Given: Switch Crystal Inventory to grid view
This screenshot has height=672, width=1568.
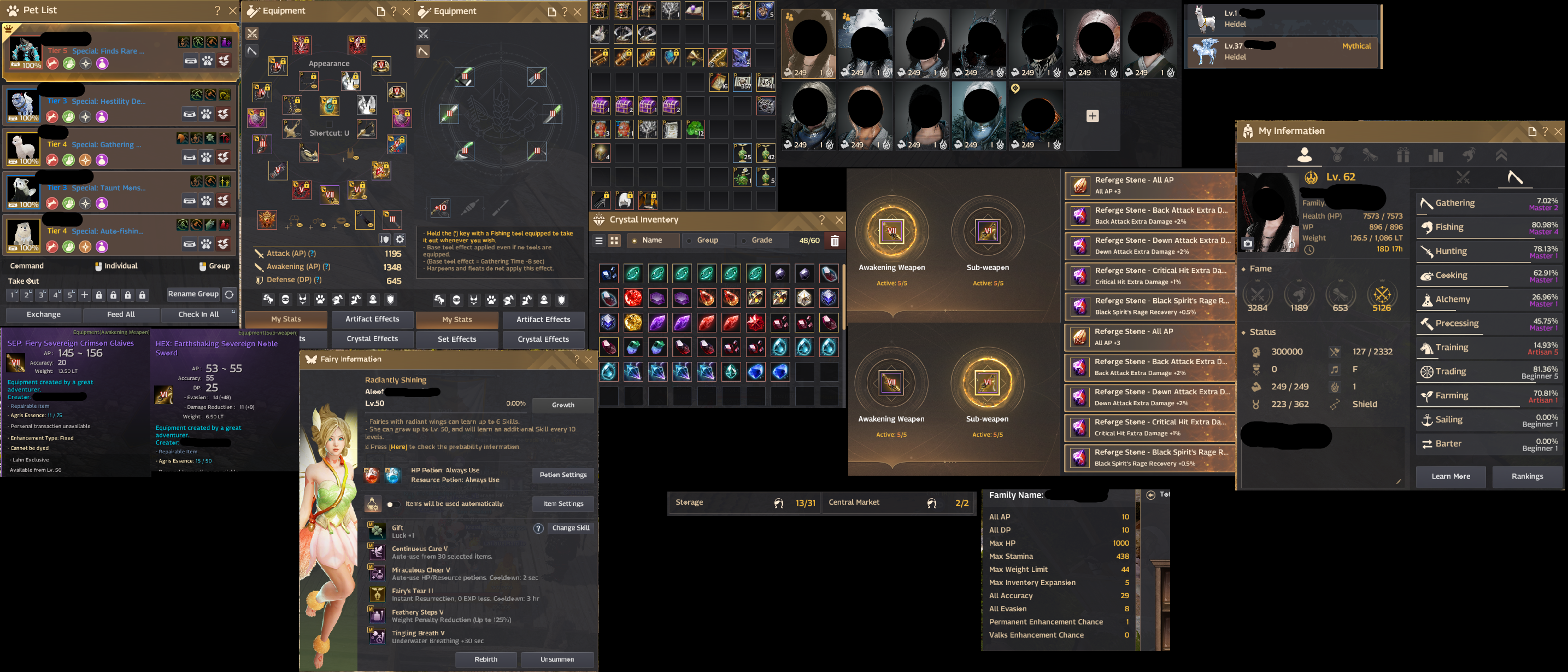Looking at the screenshot, I should click(614, 240).
